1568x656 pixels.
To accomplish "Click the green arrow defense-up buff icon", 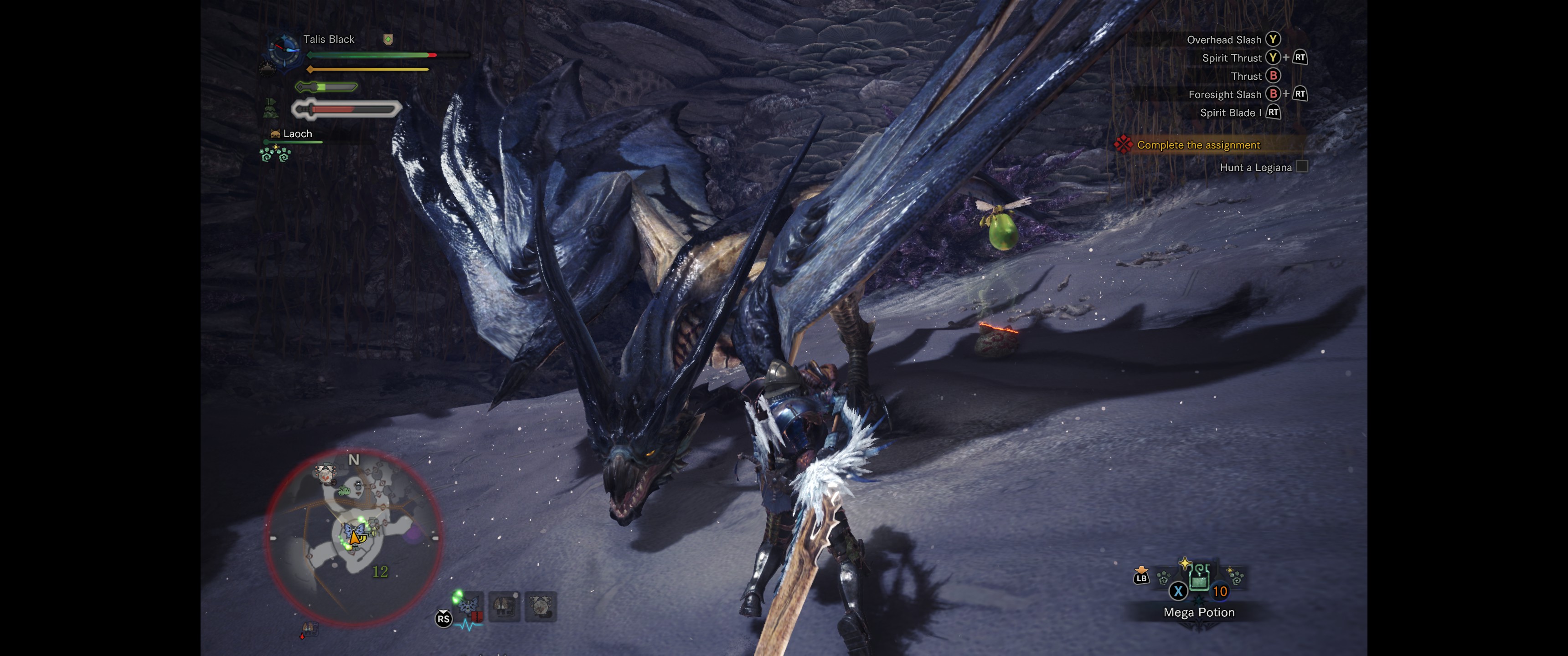I will tap(388, 40).
